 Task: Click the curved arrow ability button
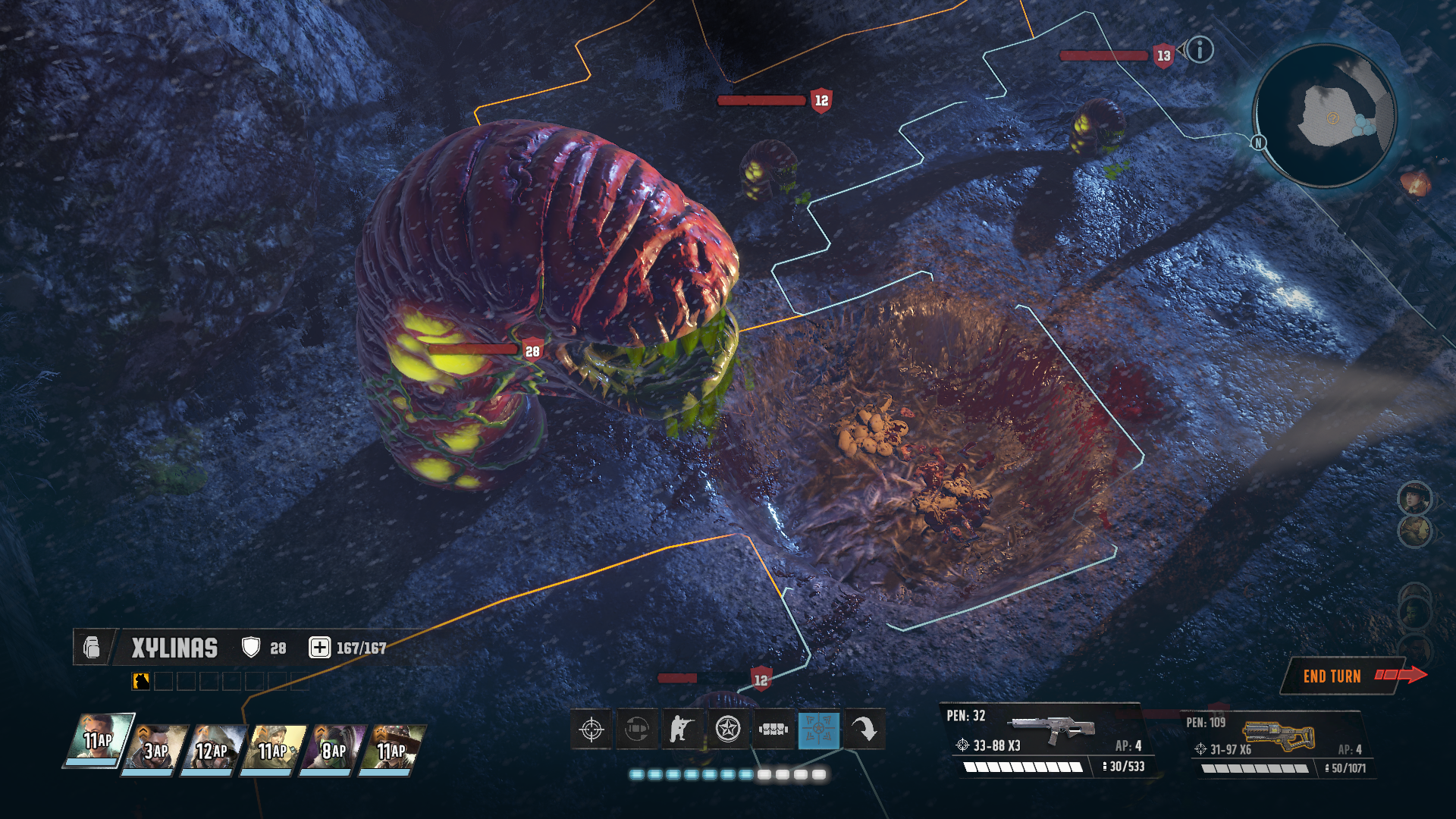pyautogui.click(x=864, y=730)
